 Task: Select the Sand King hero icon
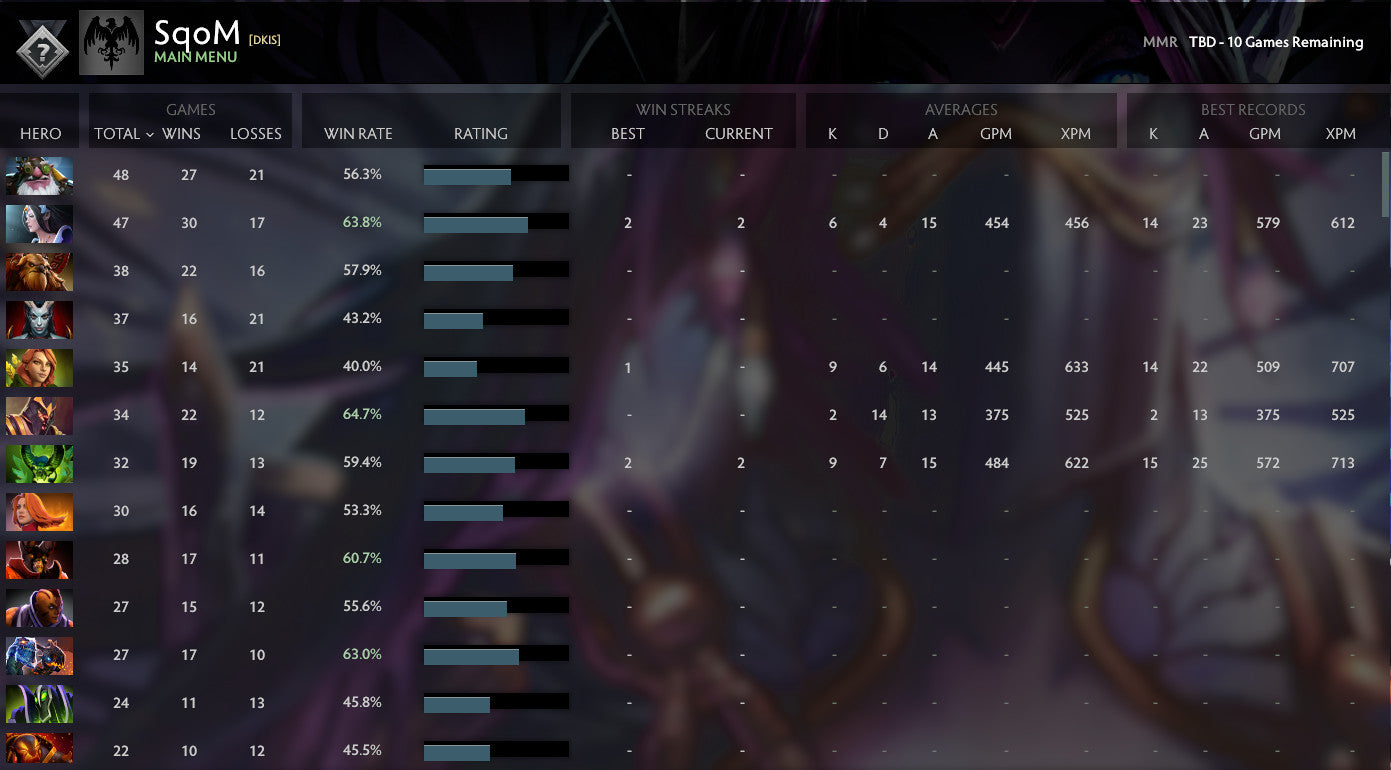pyautogui.click(x=39, y=415)
